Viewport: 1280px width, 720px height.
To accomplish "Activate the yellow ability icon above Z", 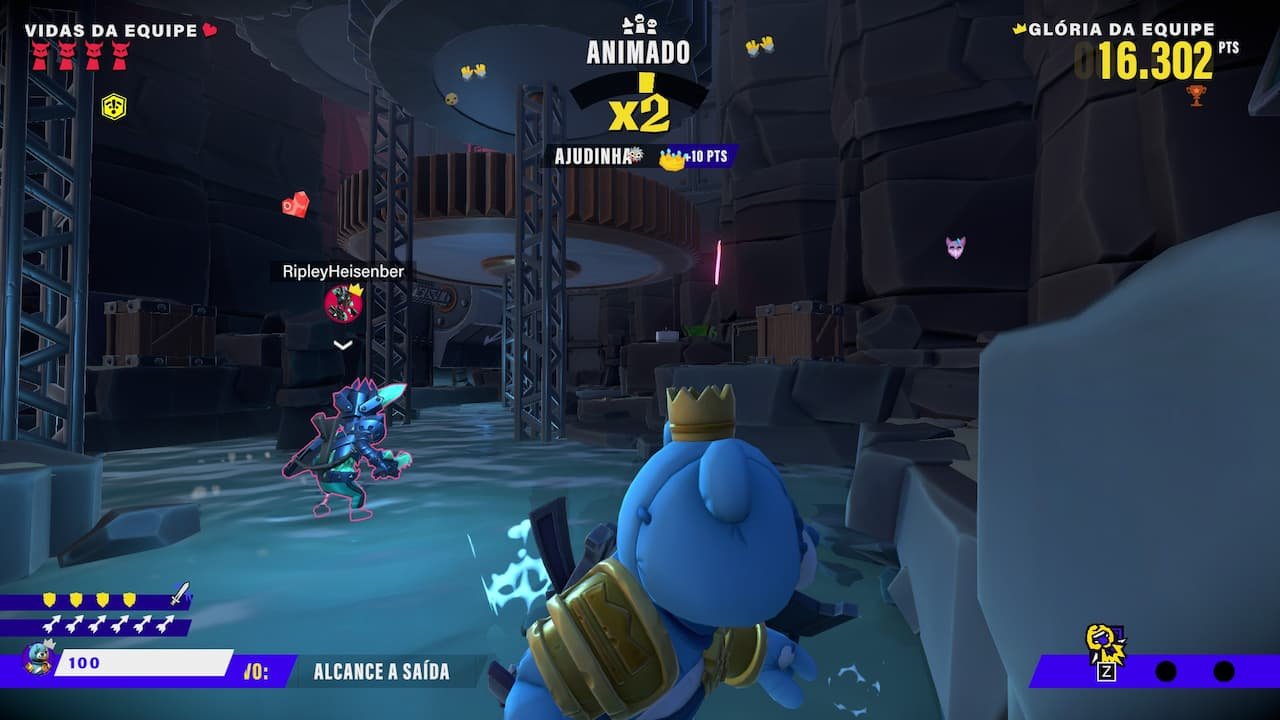I will pyautogui.click(x=1105, y=642).
